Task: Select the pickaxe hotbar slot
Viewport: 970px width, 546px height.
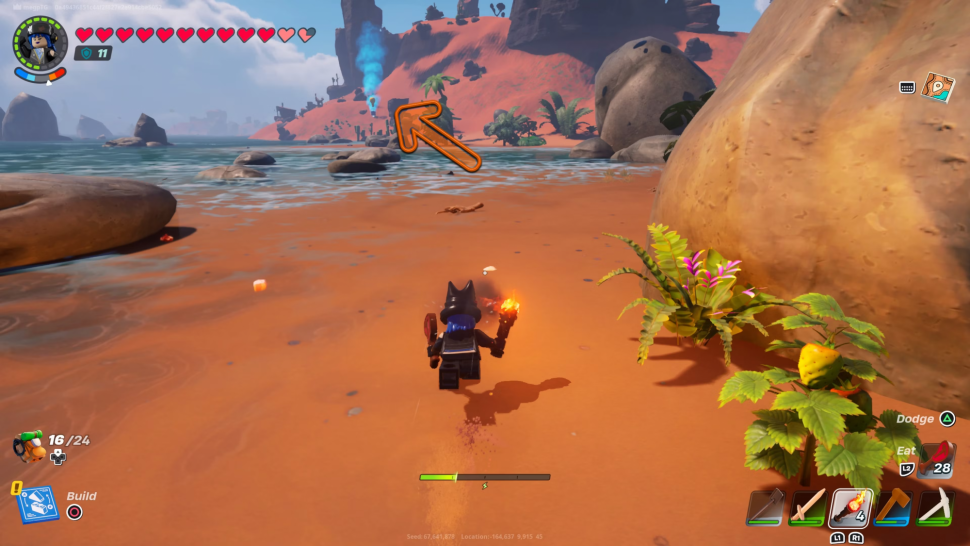Action: pos(935,507)
